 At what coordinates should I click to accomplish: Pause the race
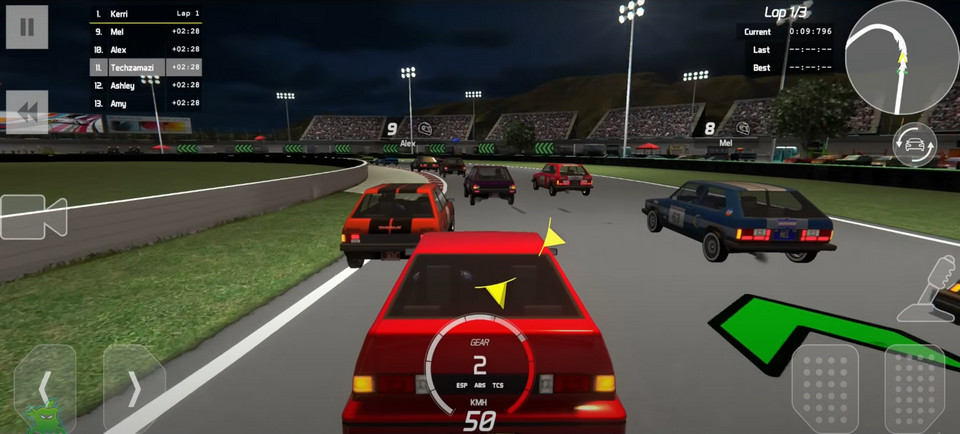tap(27, 27)
